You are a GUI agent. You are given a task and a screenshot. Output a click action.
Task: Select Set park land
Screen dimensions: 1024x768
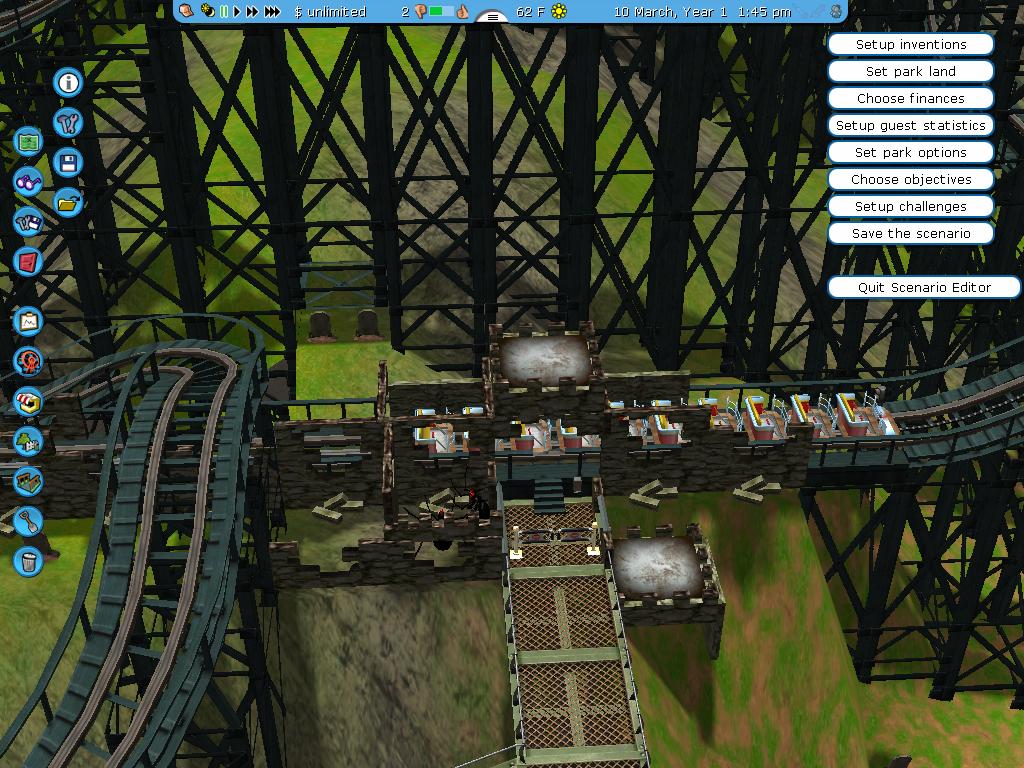coord(910,72)
